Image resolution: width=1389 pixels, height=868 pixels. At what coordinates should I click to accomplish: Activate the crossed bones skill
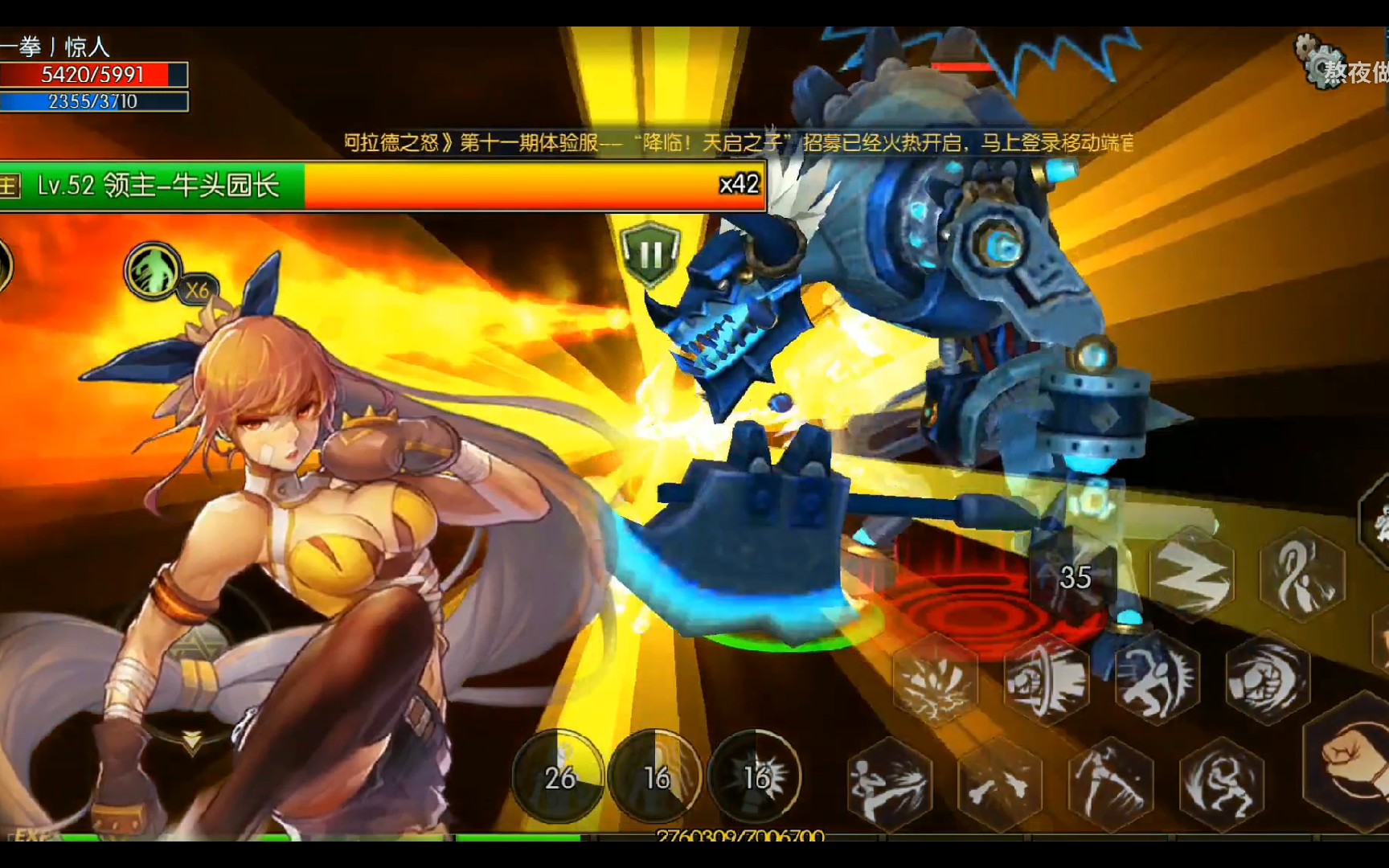tap(999, 784)
